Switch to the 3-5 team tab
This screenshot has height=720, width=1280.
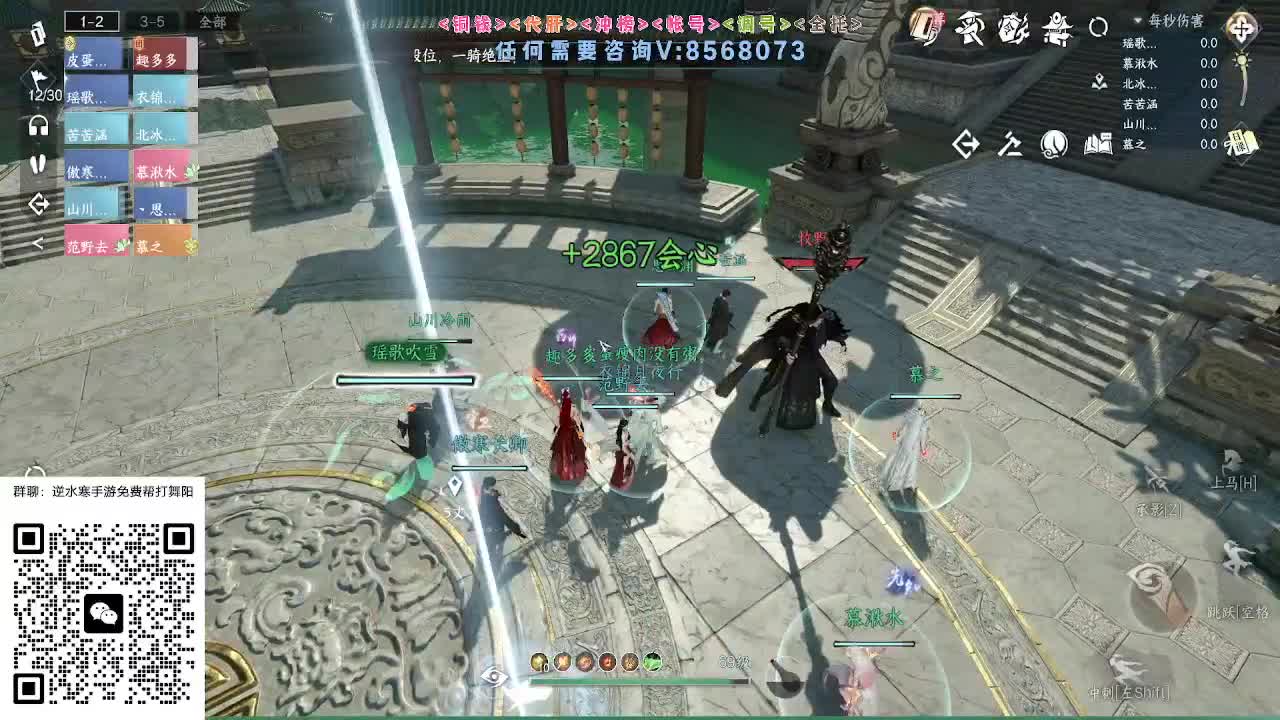(152, 22)
